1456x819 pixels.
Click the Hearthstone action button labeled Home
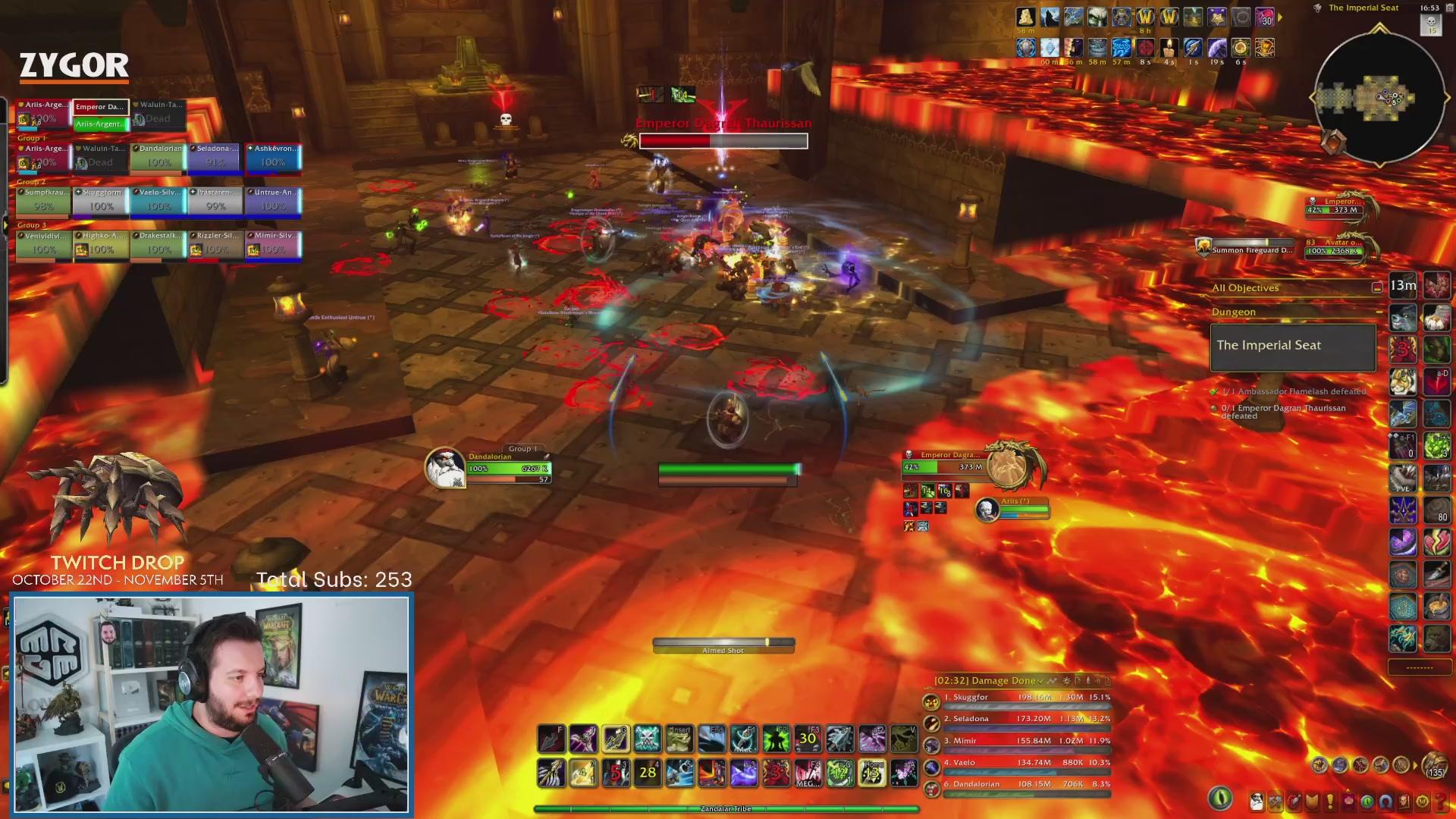872,772
